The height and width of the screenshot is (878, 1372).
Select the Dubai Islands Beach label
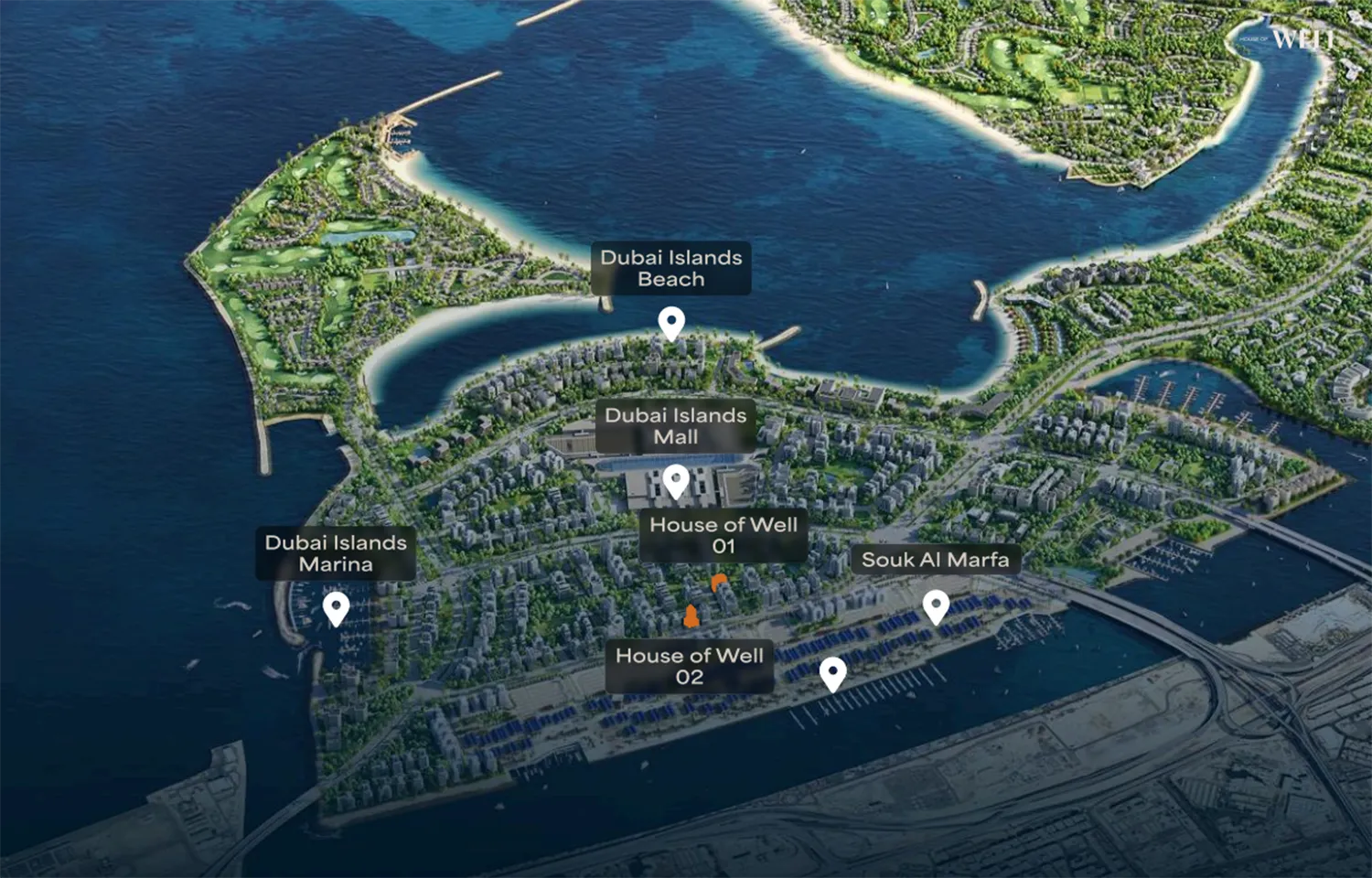pyautogui.click(x=670, y=268)
